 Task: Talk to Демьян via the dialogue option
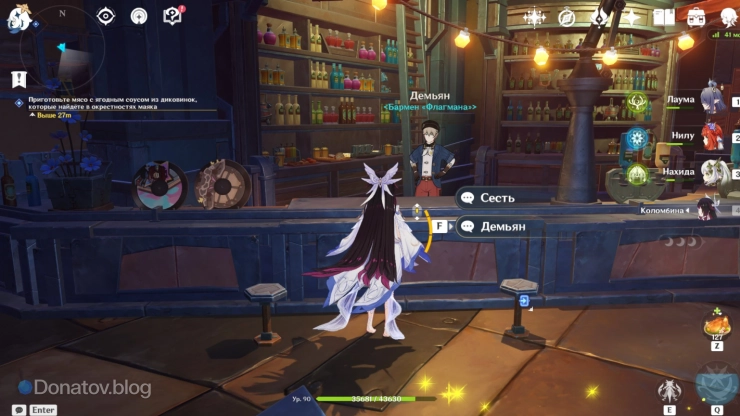[x=502, y=226]
